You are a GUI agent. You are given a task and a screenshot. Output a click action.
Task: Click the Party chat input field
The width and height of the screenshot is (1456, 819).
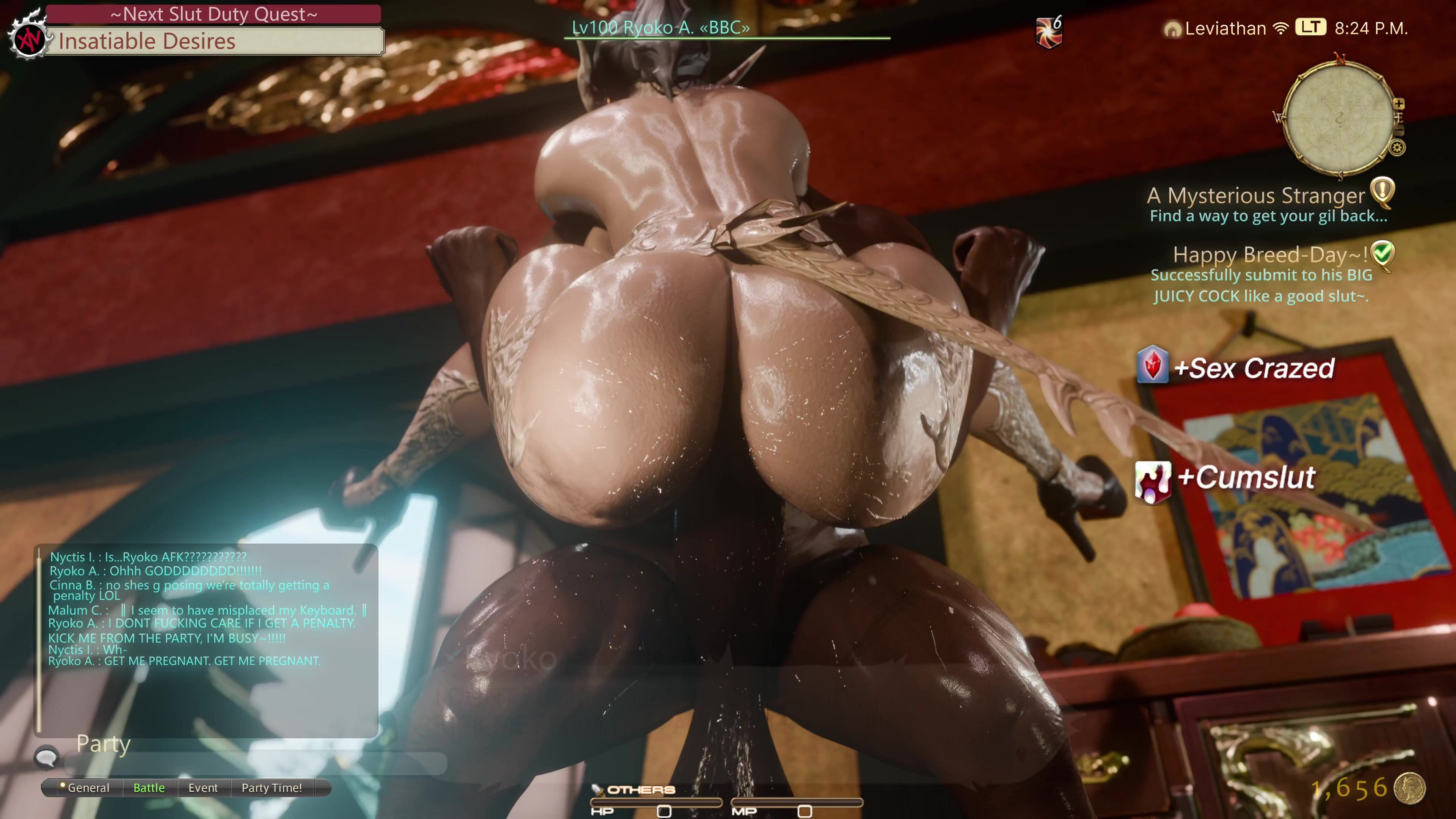click(x=254, y=763)
